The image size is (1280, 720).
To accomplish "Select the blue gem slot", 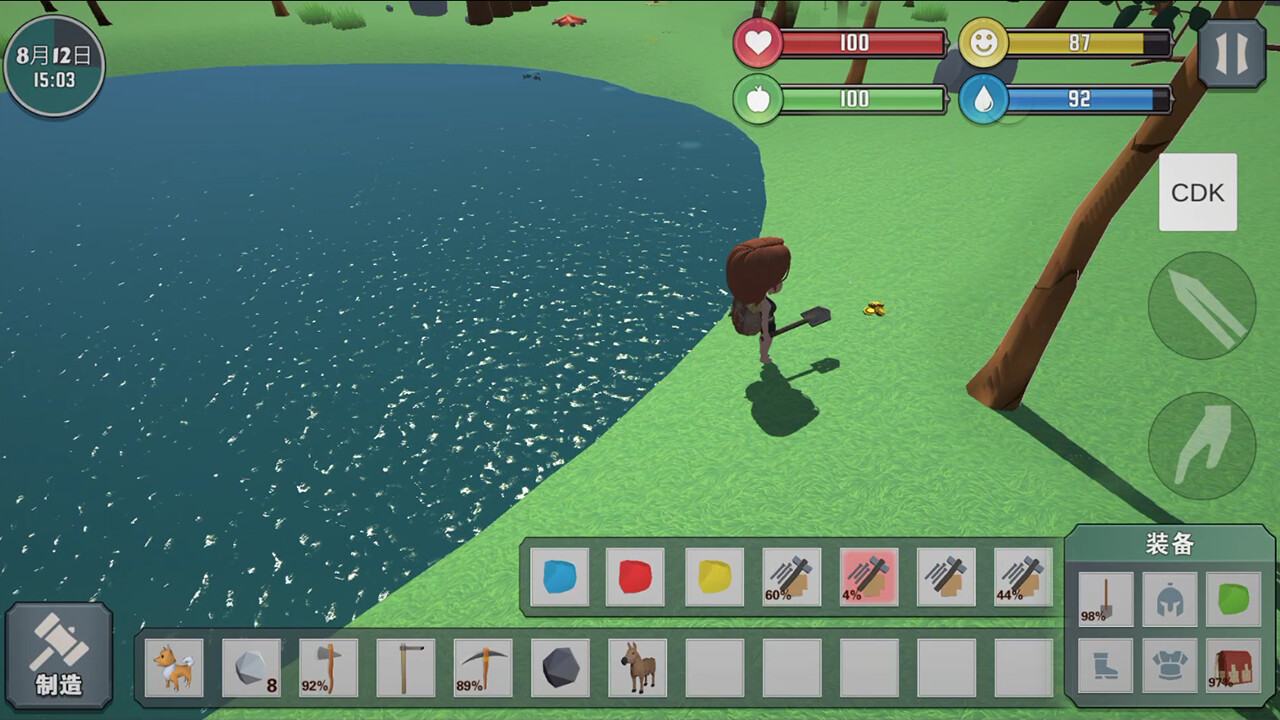I will pos(559,577).
